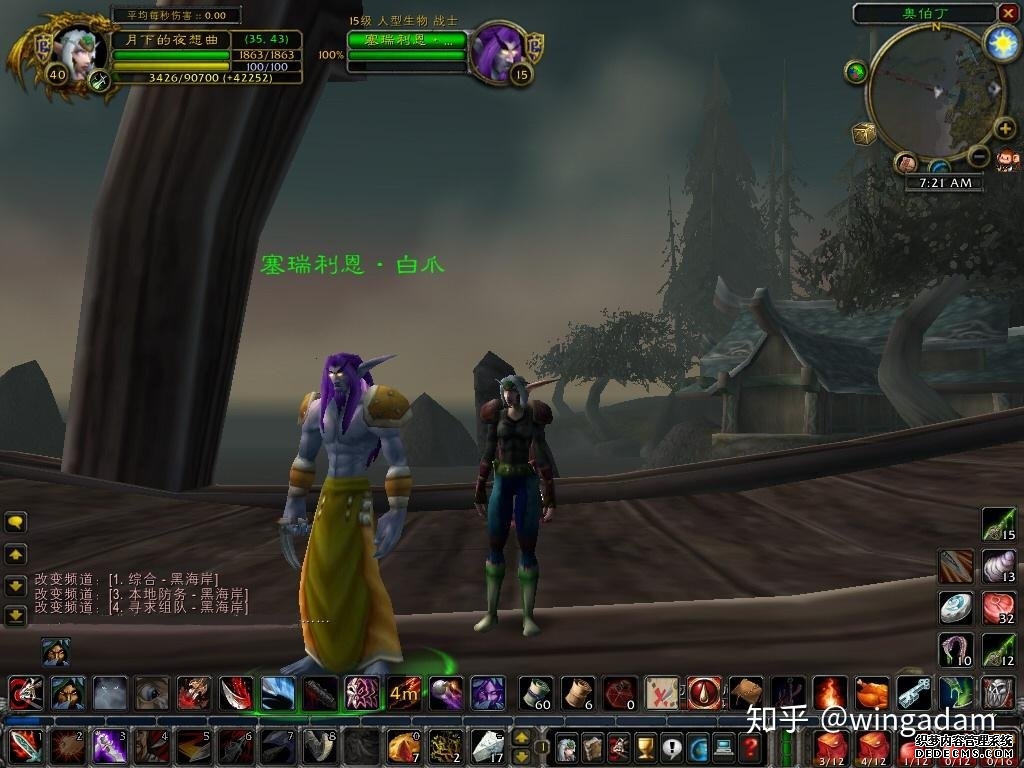Open the main menu computer icon

pyautogui.click(x=724, y=746)
